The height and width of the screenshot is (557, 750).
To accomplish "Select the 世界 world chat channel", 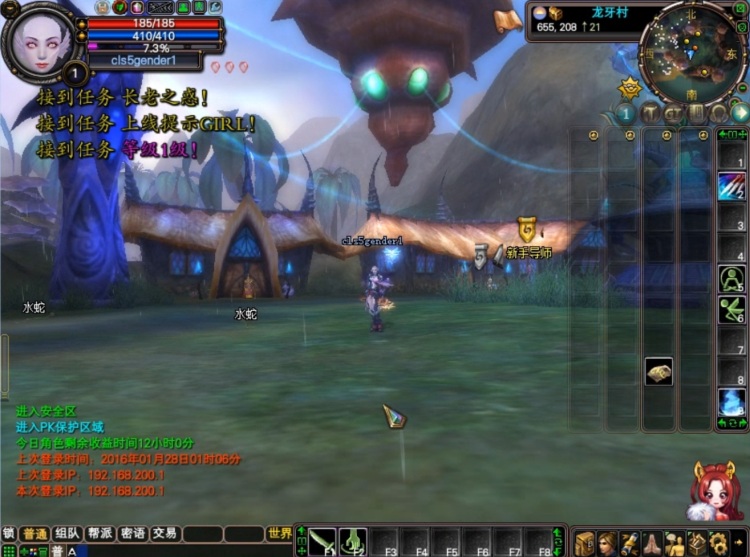I will (x=280, y=534).
